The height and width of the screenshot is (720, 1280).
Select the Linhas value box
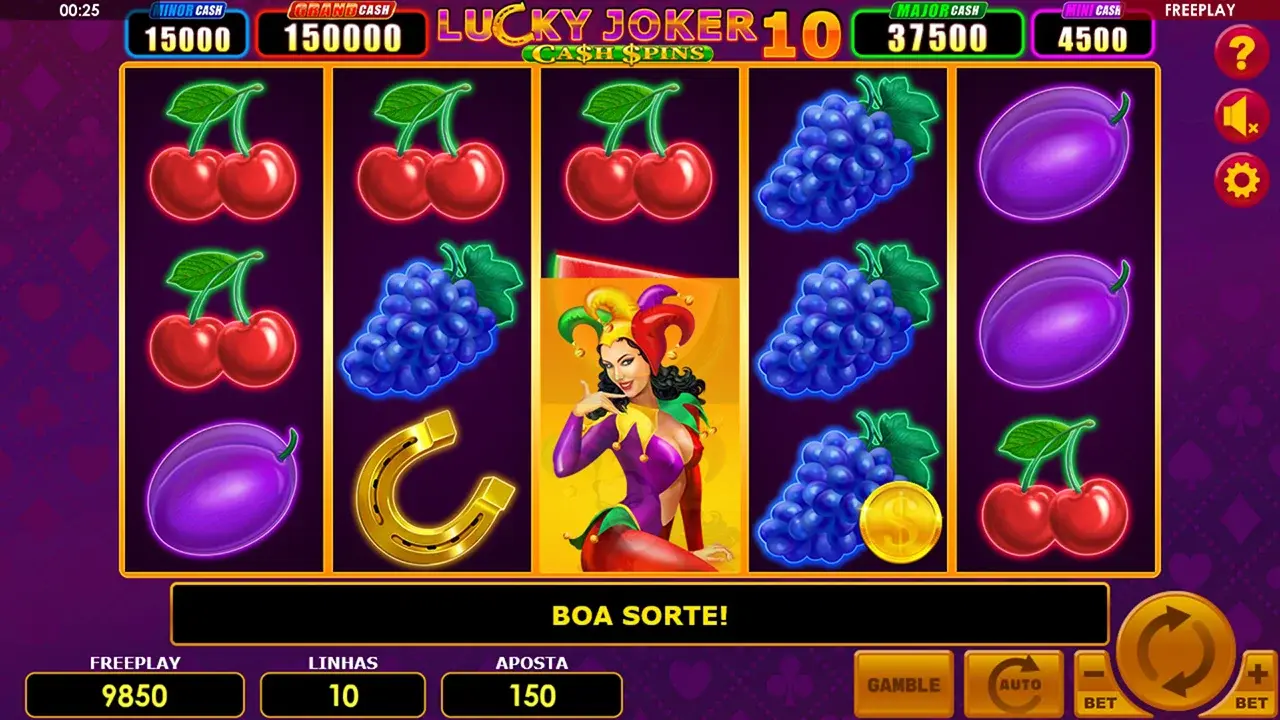point(343,695)
